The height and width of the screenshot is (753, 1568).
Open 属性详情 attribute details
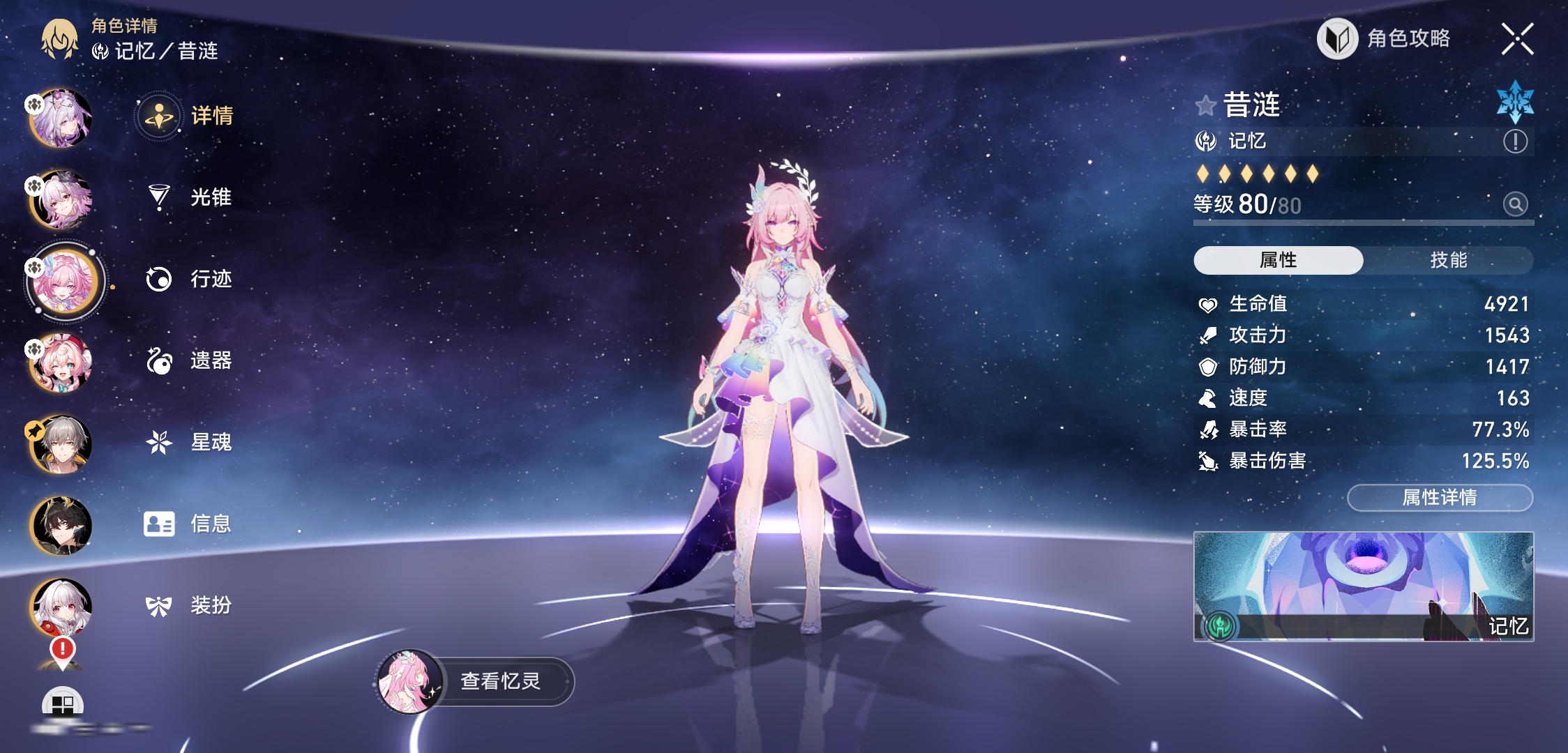(x=1440, y=498)
